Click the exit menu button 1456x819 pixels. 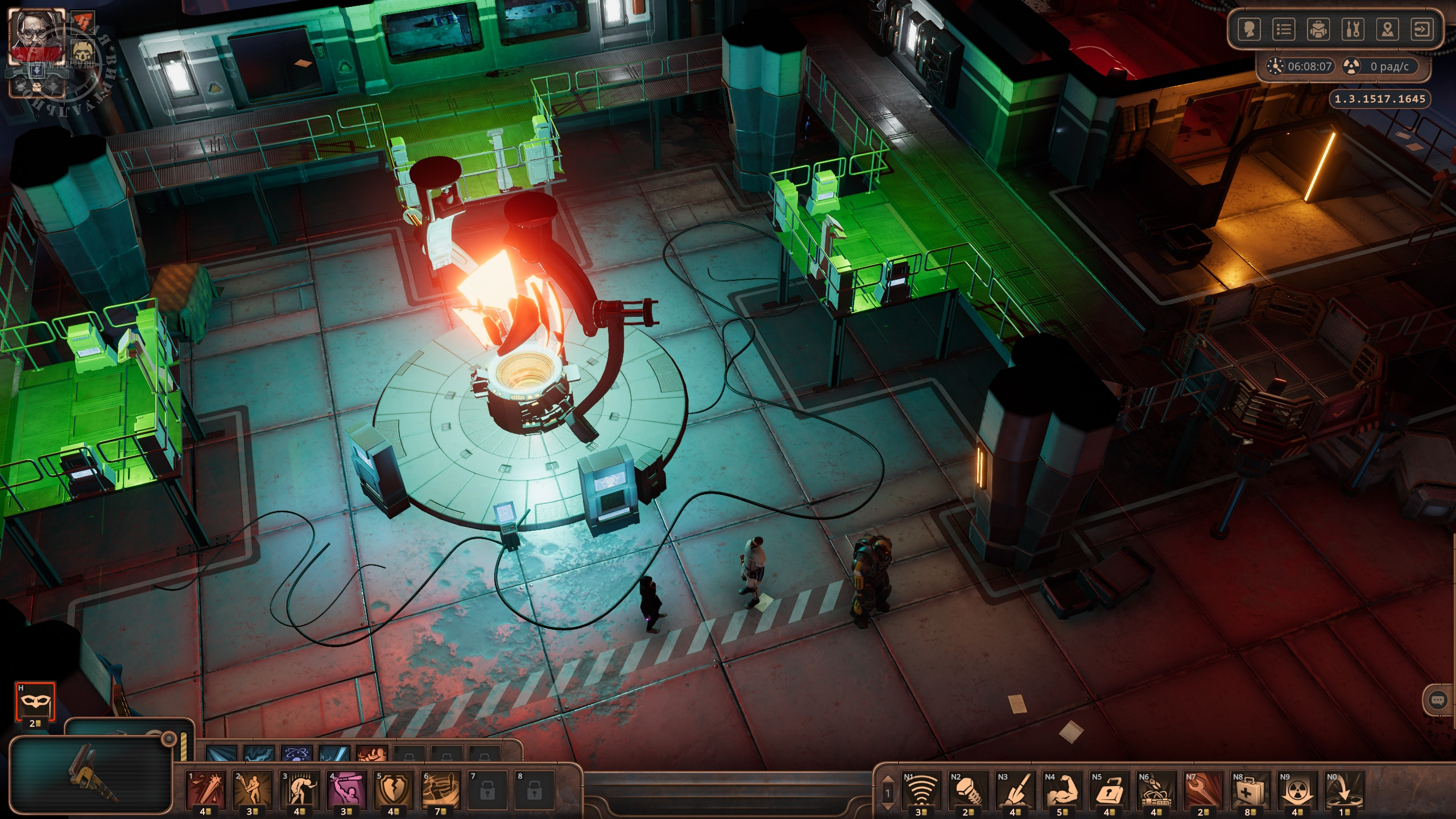coord(1422,29)
